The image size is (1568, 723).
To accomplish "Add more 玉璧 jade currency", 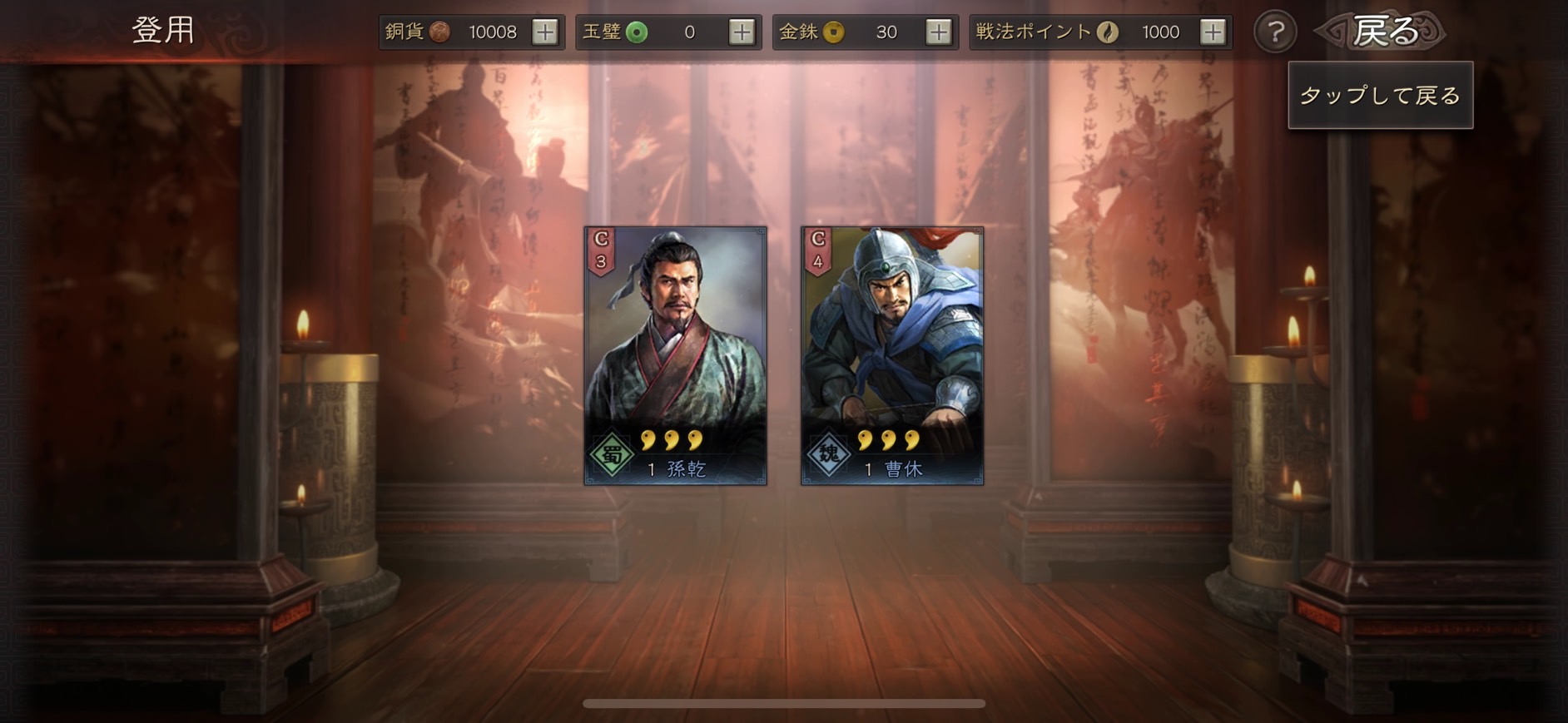I will pyautogui.click(x=742, y=32).
